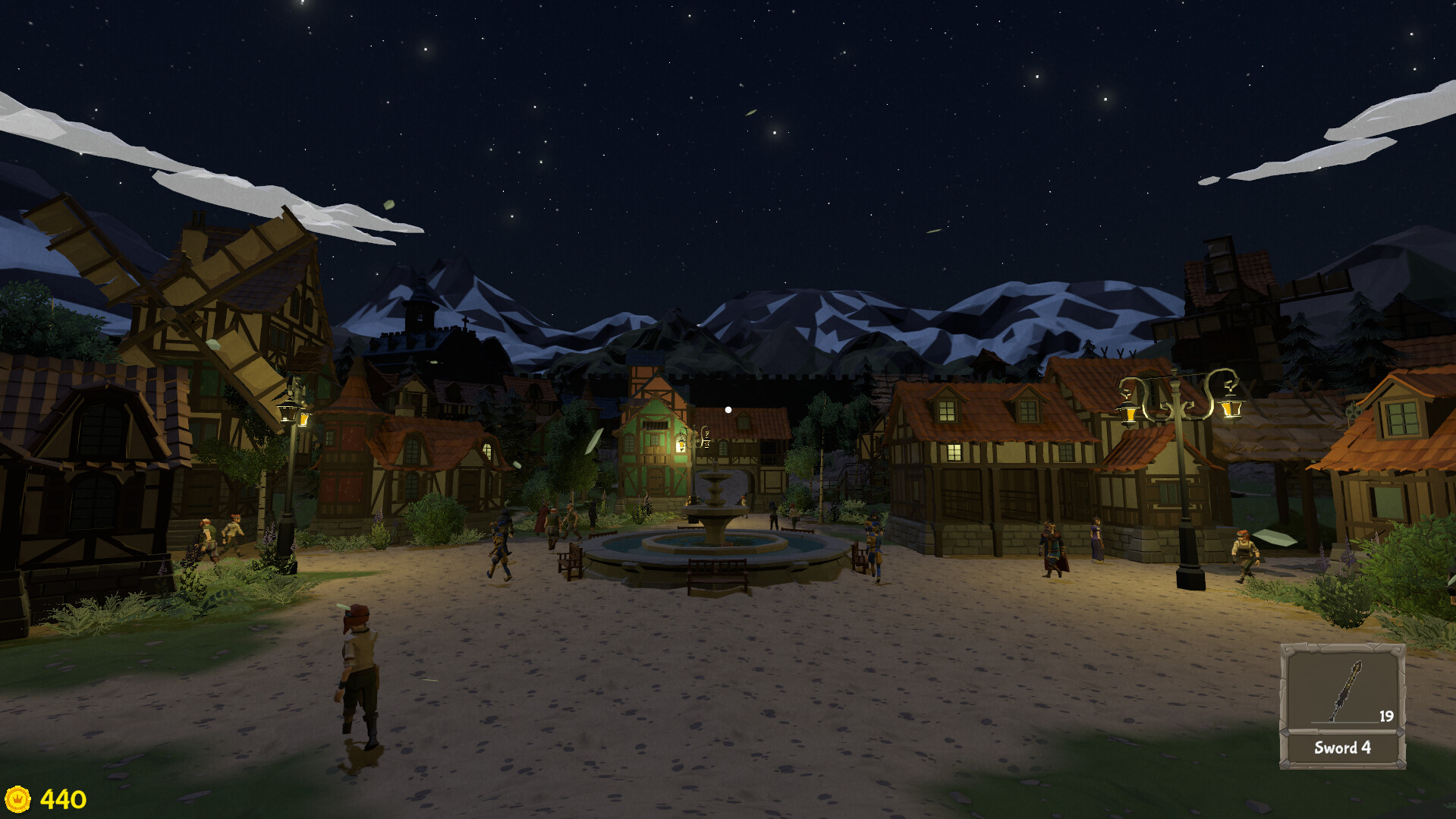
Task: Click the moon above the village square
Action: coord(727,408)
